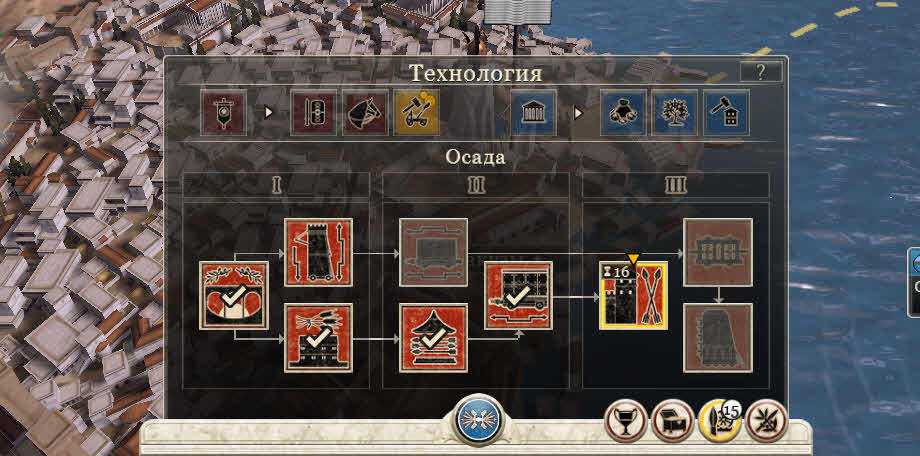Select the hammer and building tech branch

tap(727, 112)
